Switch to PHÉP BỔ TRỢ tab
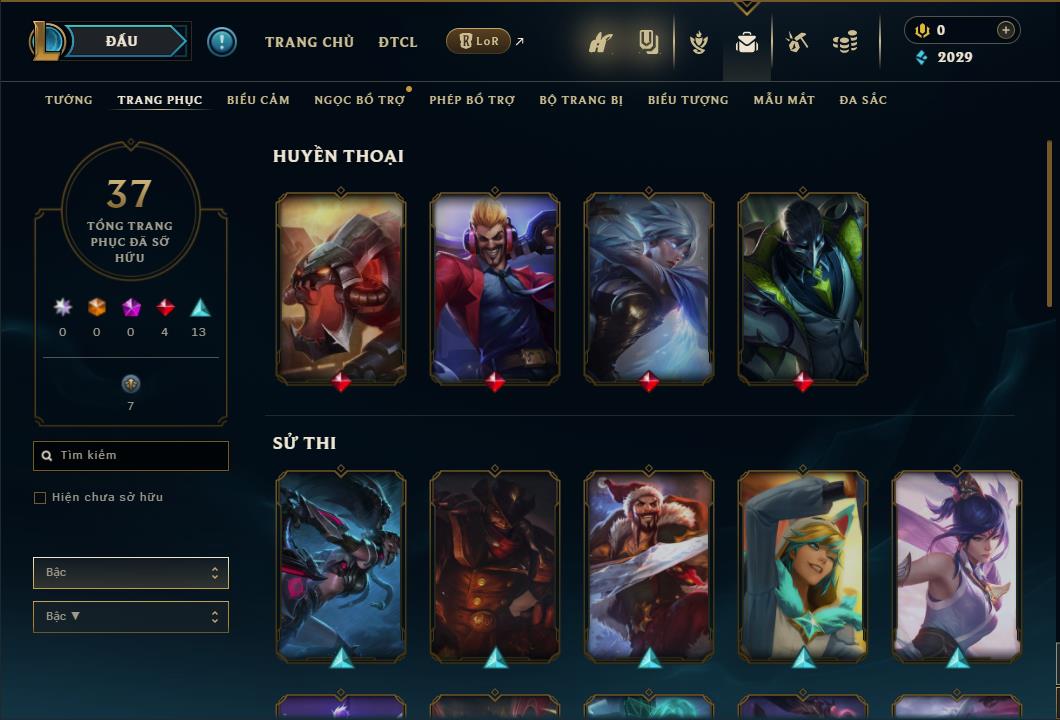Image resolution: width=1060 pixels, height=720 pixels. coord(472,100)
